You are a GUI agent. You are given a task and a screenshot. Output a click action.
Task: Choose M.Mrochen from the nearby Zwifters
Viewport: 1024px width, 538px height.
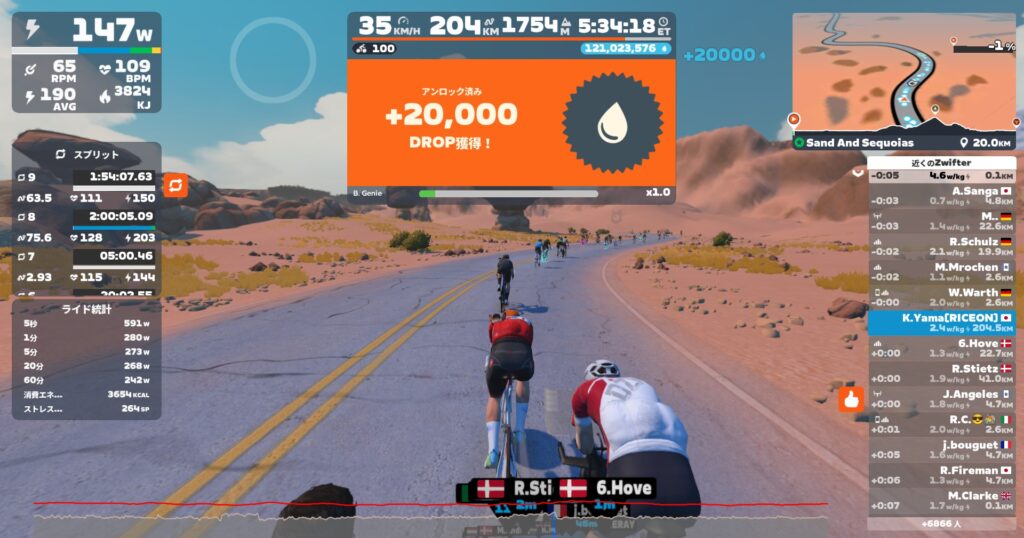941,272
